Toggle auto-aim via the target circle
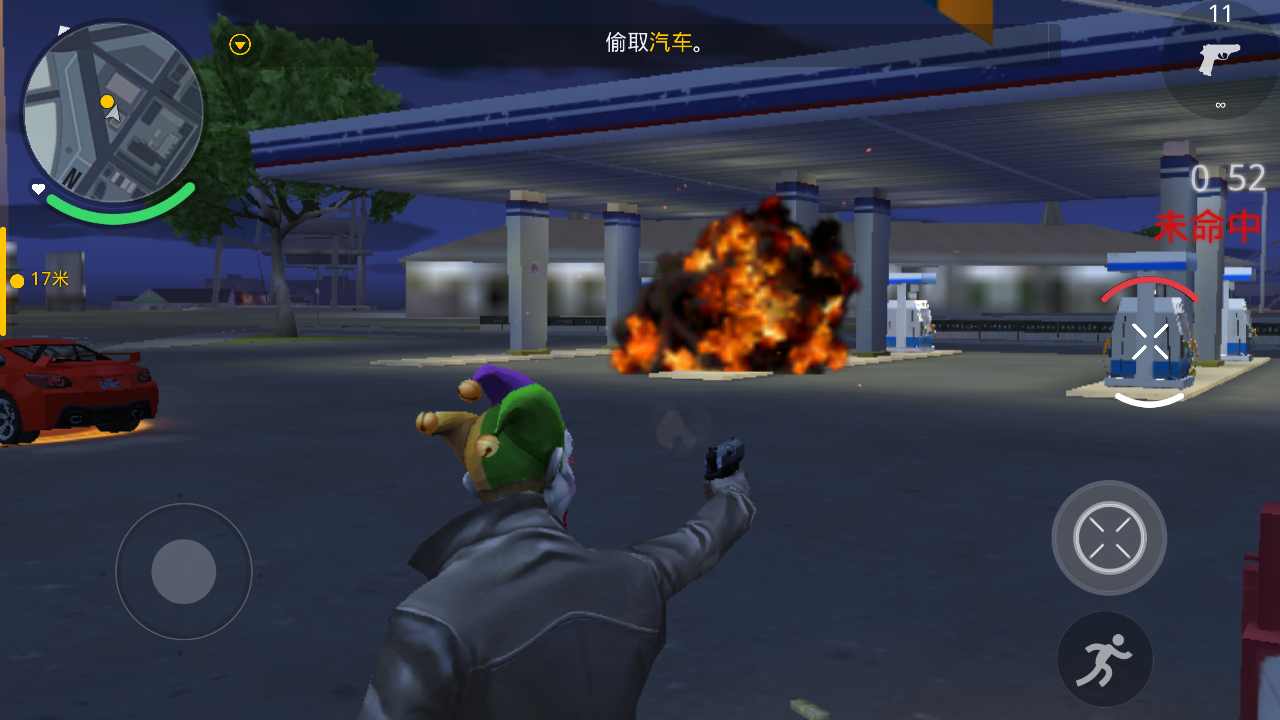This screenshot has width=1280, height=720. (x=1108, y=537)
